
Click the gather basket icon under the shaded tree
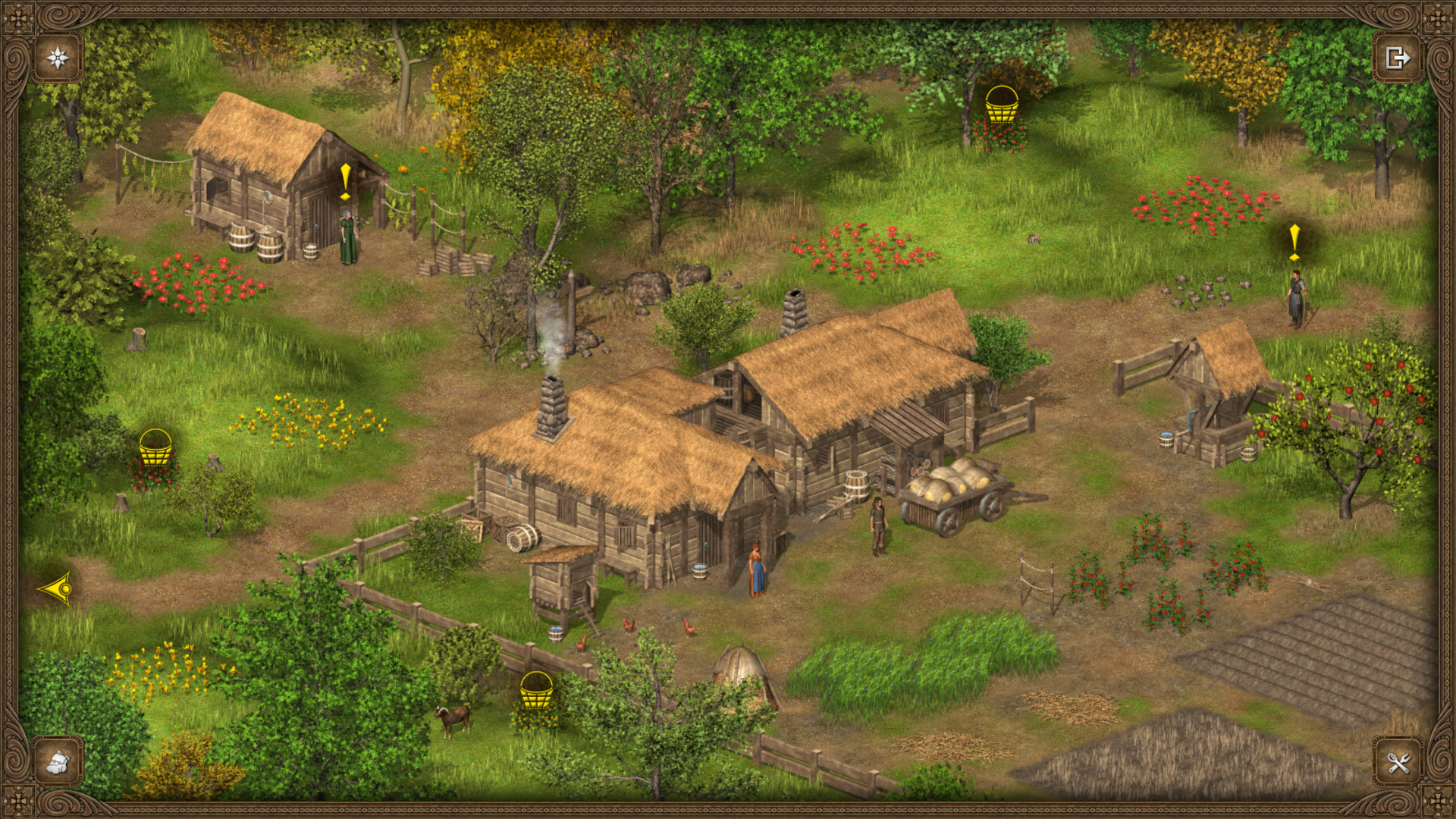pos(1001,105)
